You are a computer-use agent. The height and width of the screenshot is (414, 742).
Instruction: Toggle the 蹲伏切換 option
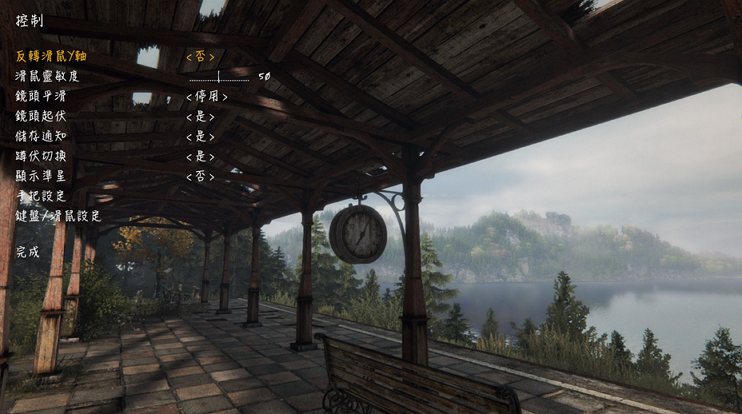[x=200, y=156]
